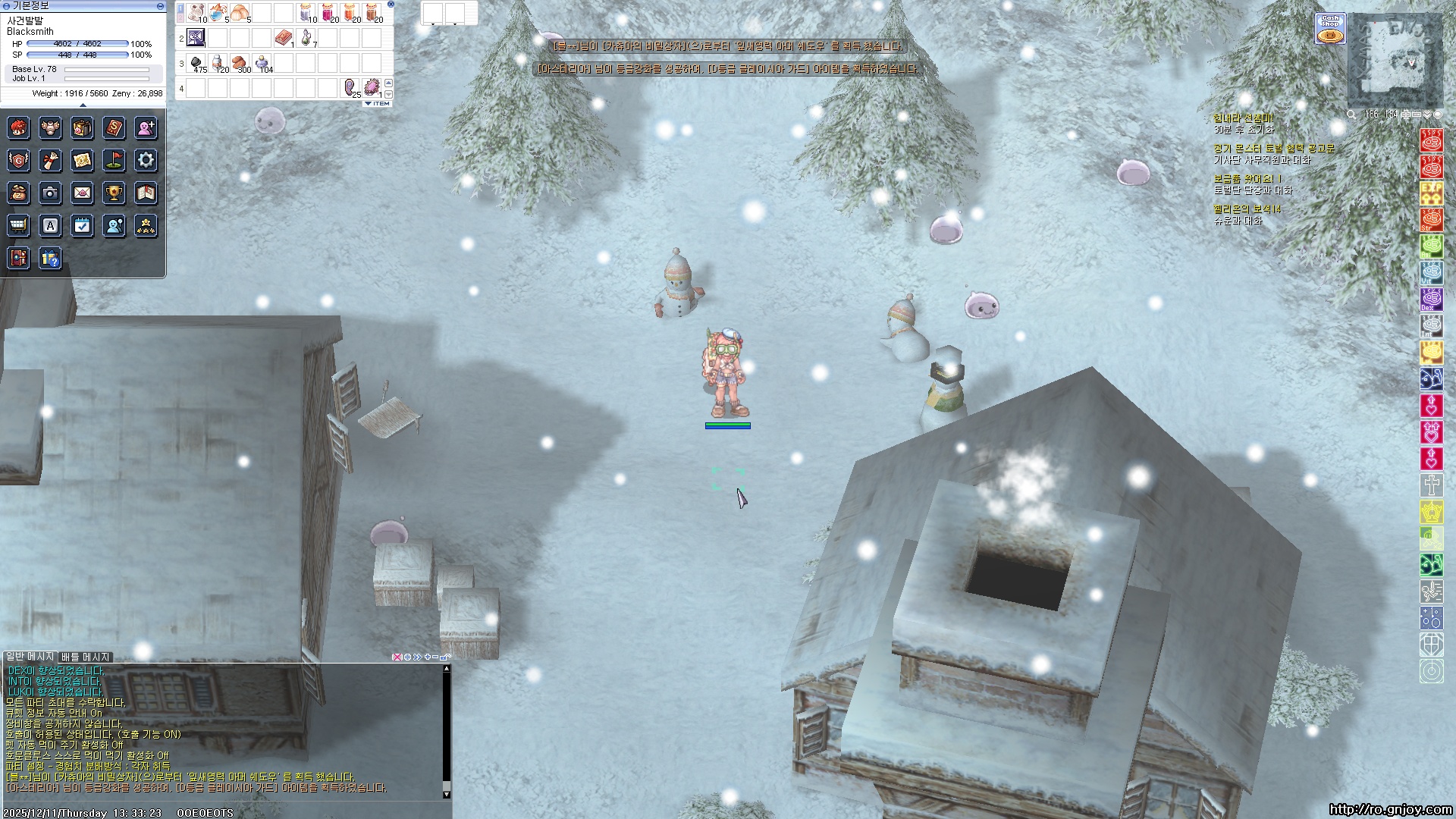Switch to the 배틀 메시지 chat tab

coord(85,657)
